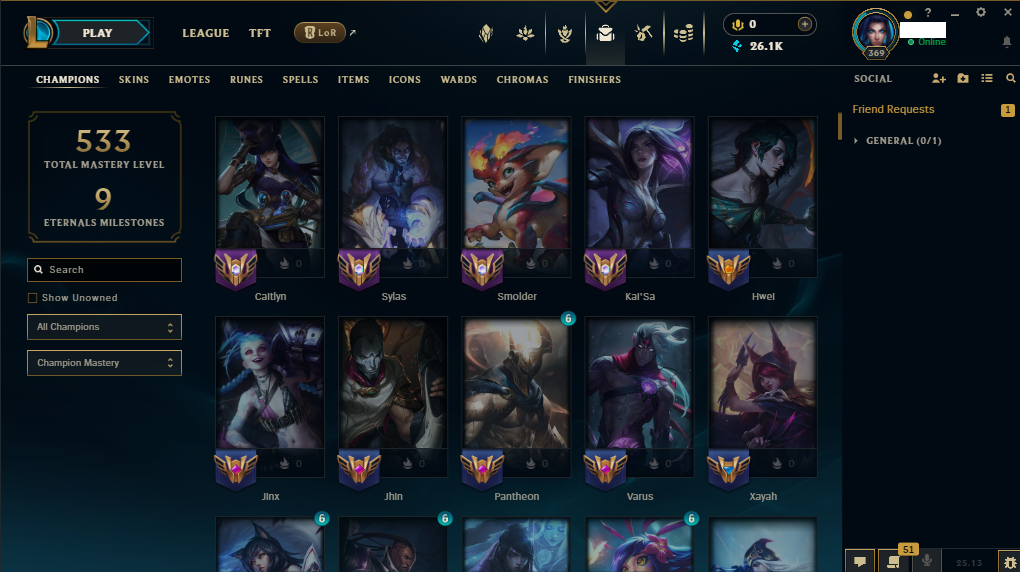
Task: Open the Emotes tab
Action: click(189, 80)
